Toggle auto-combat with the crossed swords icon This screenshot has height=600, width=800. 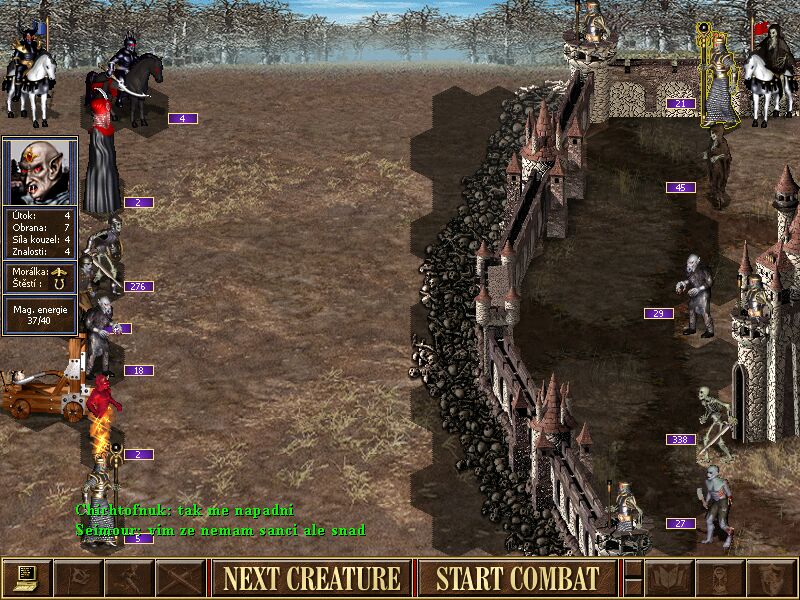[x=181, y=578]
